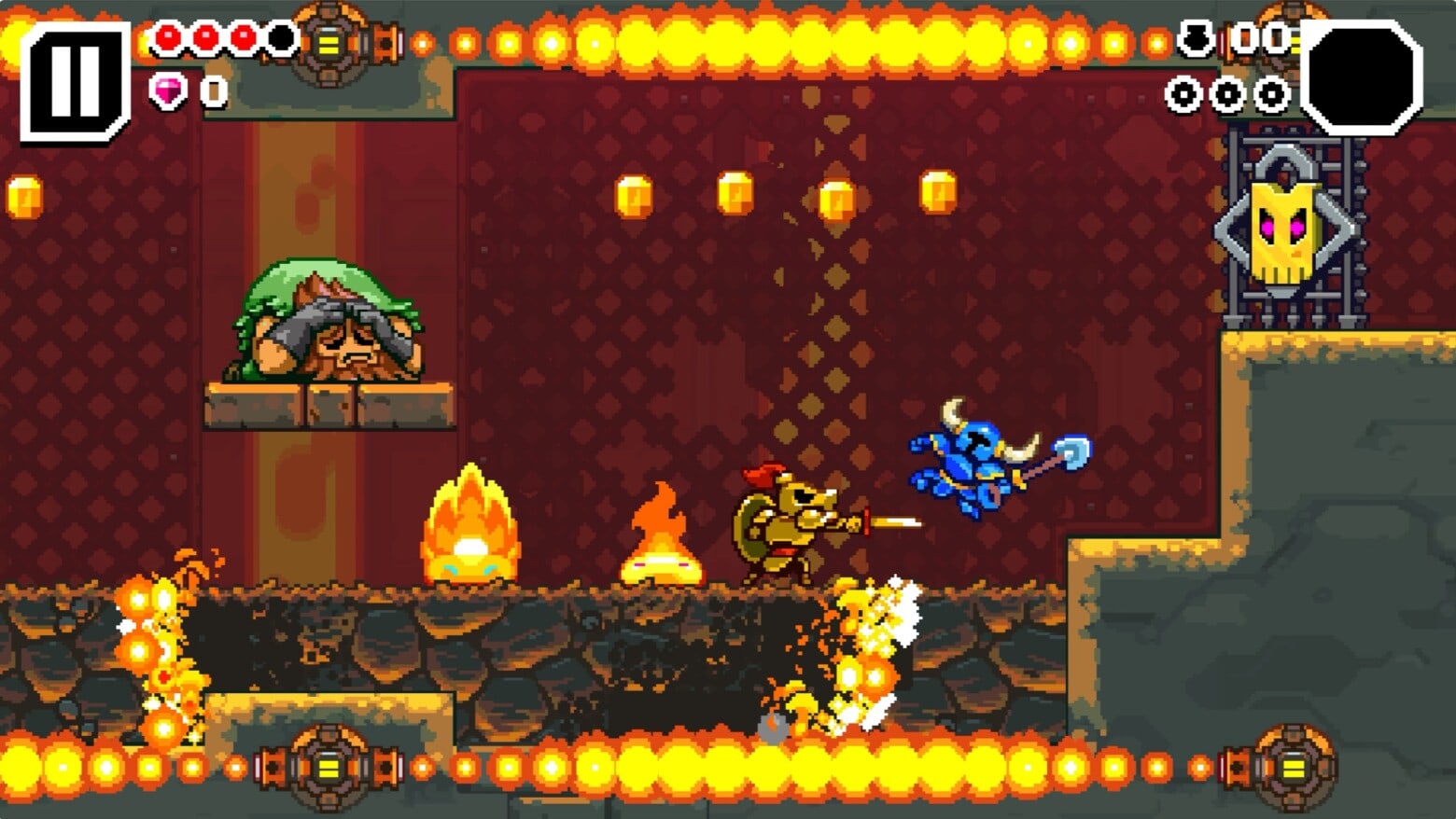Tap the first red health heart
1456x819 pixels.
pos(168,39)
